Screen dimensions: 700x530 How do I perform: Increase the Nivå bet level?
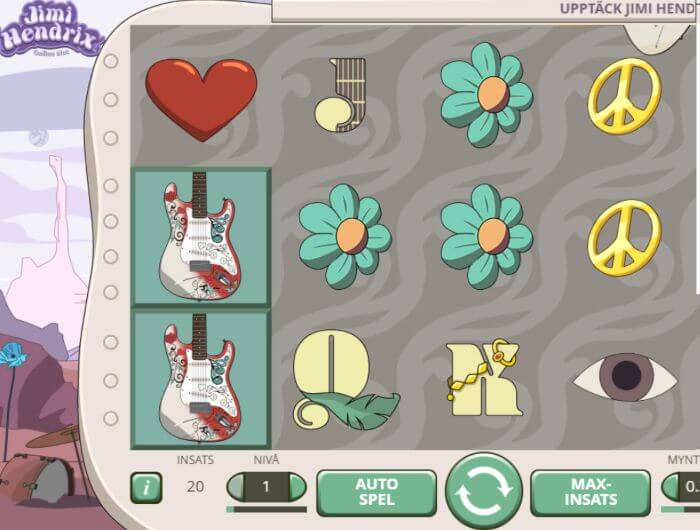click(x=297, y=487)
